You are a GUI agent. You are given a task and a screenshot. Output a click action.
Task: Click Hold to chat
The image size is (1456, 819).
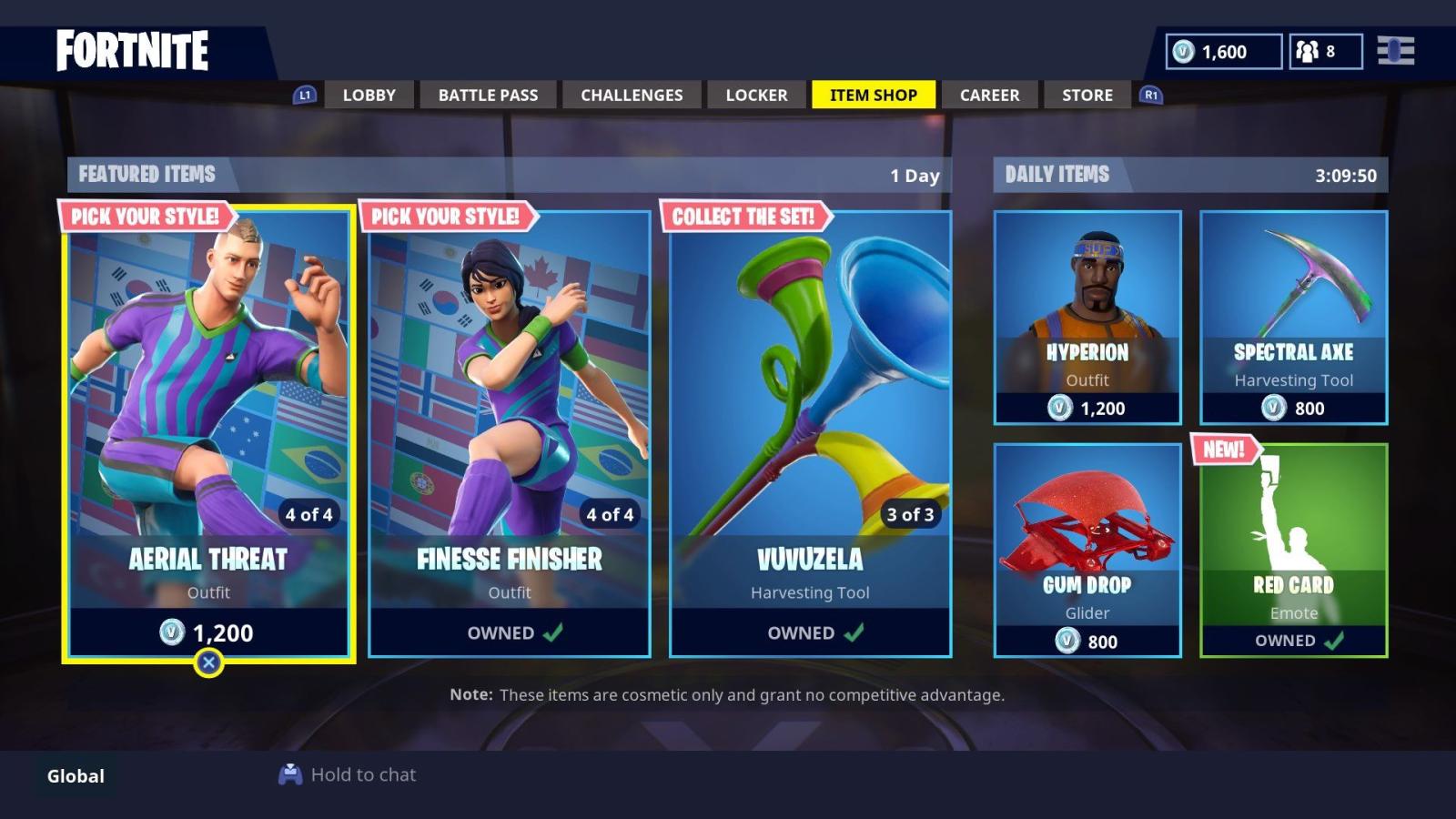coord(362,774)
